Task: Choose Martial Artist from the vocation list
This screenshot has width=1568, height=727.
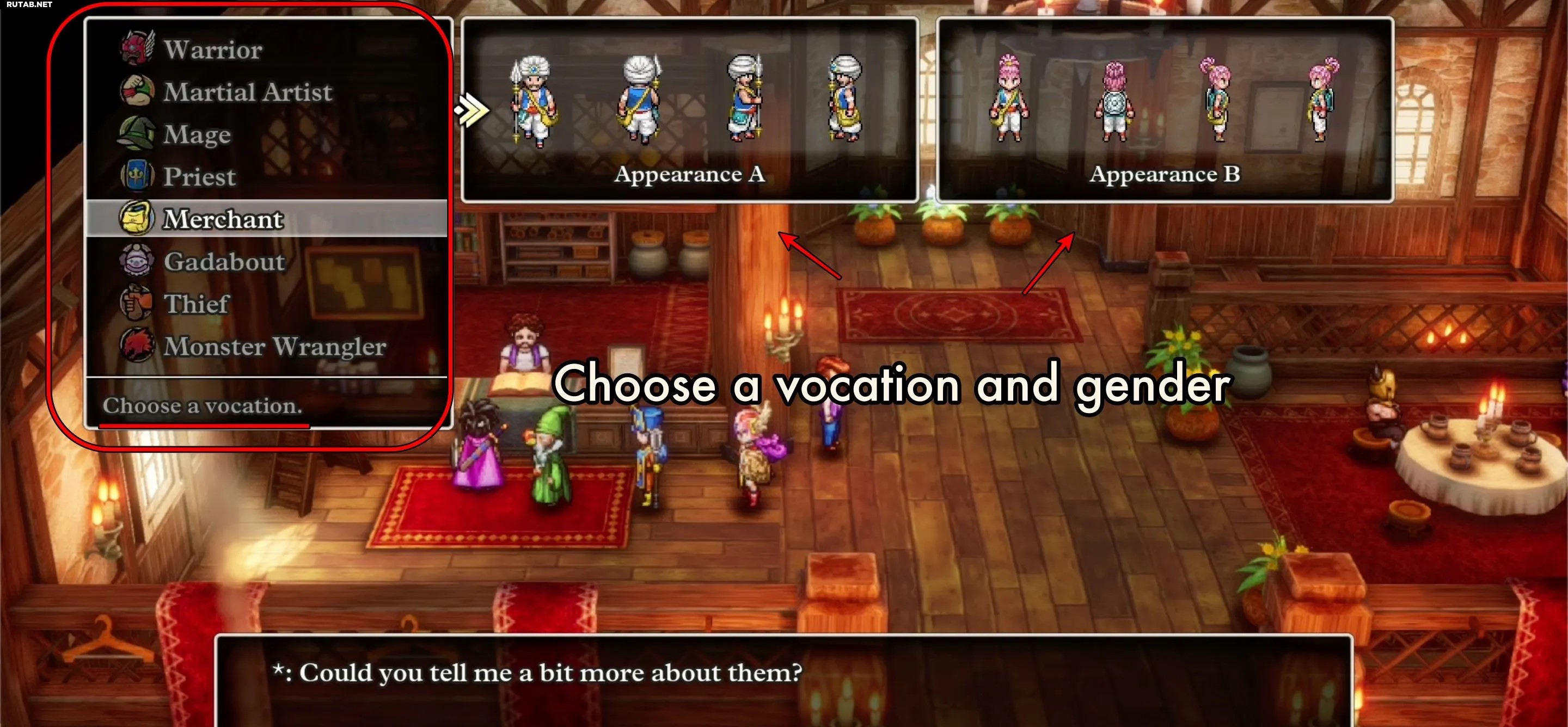Action: click(x=247, y=92)
